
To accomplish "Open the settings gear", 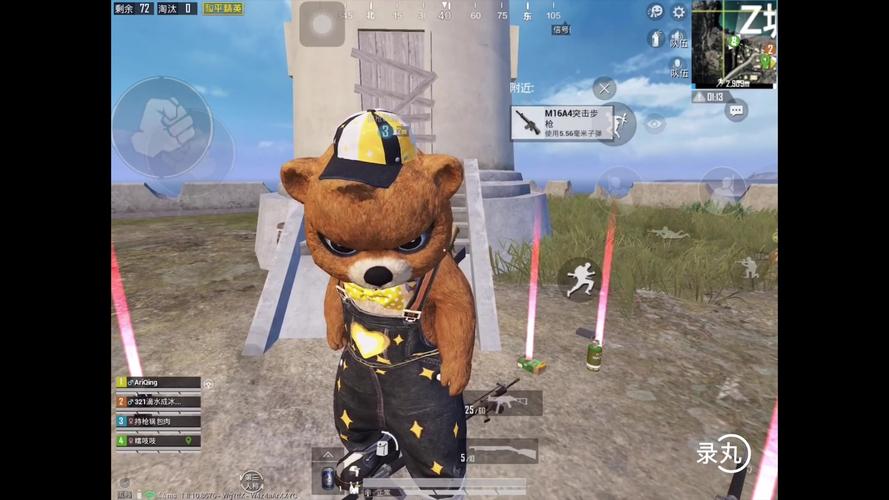I will [x=679, y=12].
